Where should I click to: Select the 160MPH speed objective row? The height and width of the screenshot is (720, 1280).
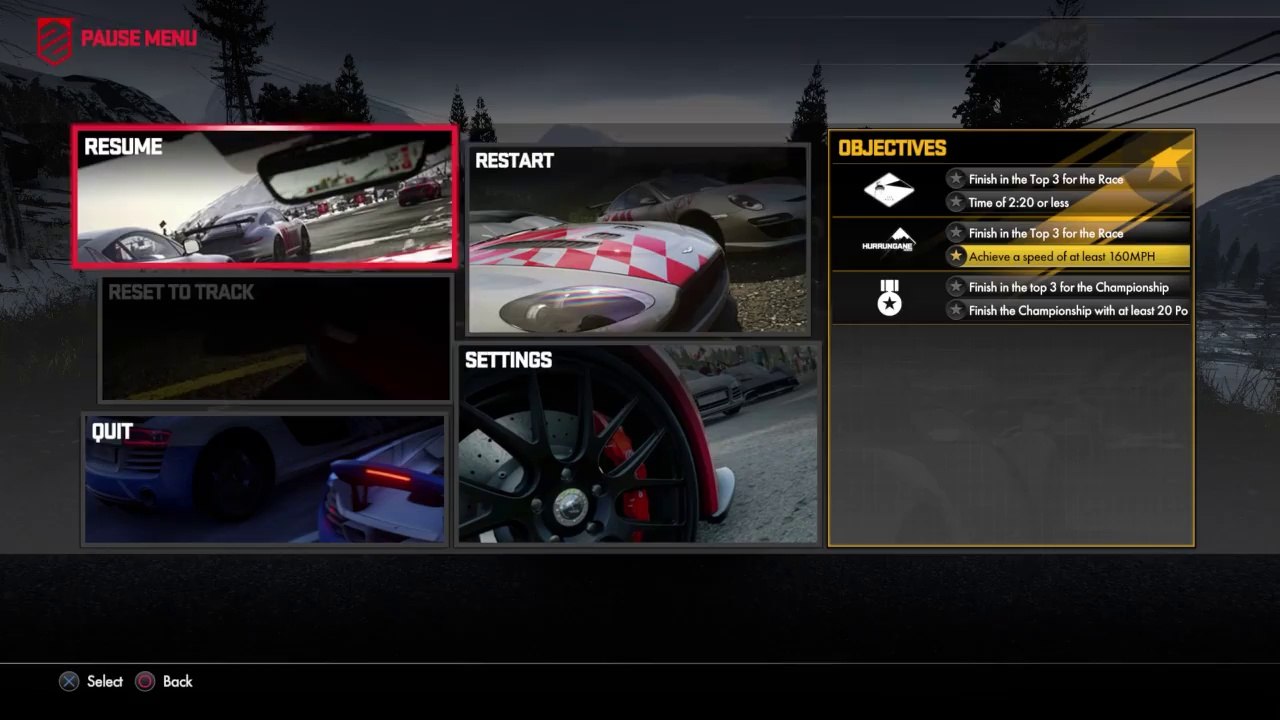click(x=1067, y=257)
